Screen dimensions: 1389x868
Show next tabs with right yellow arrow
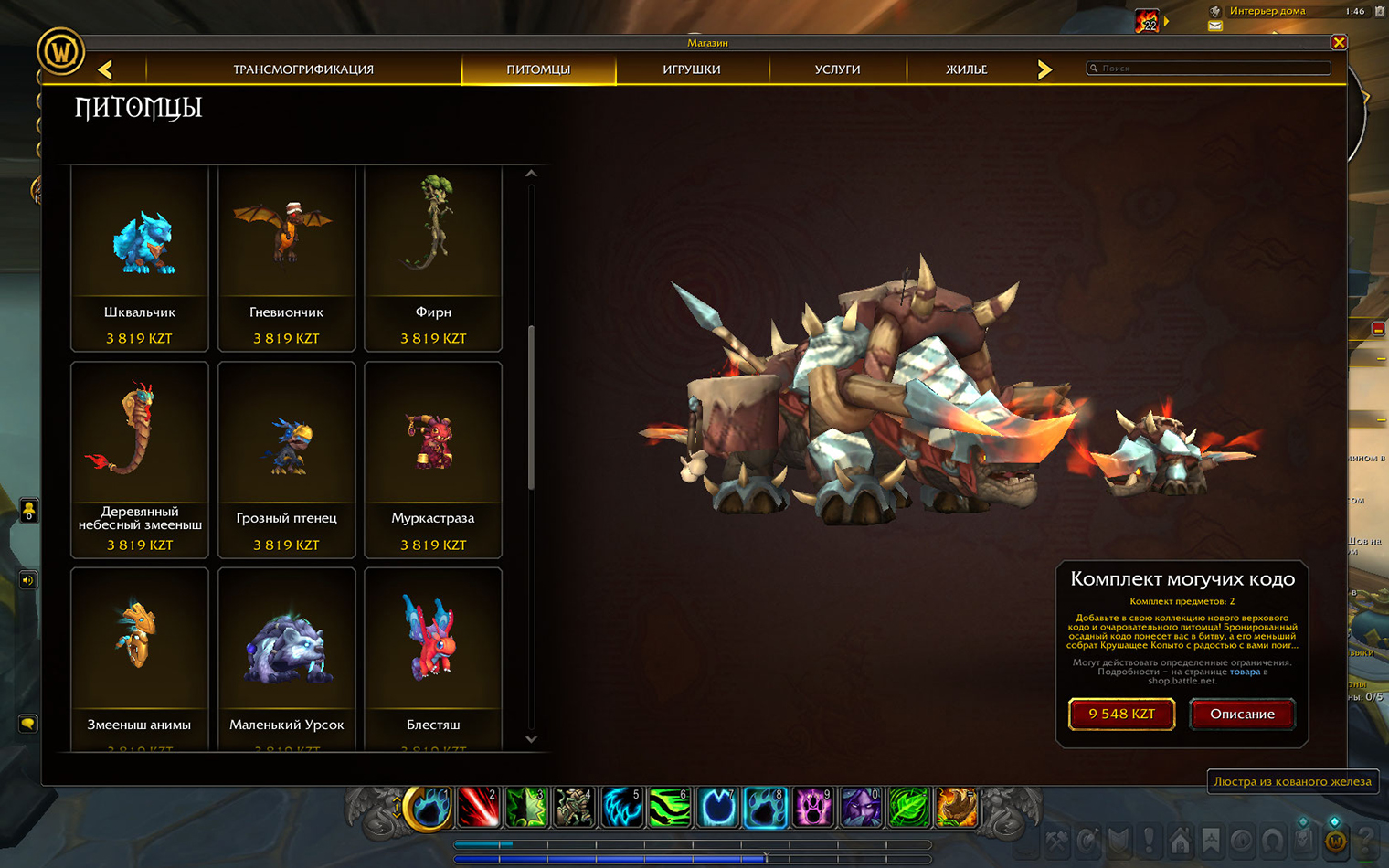click(1044, 69)
